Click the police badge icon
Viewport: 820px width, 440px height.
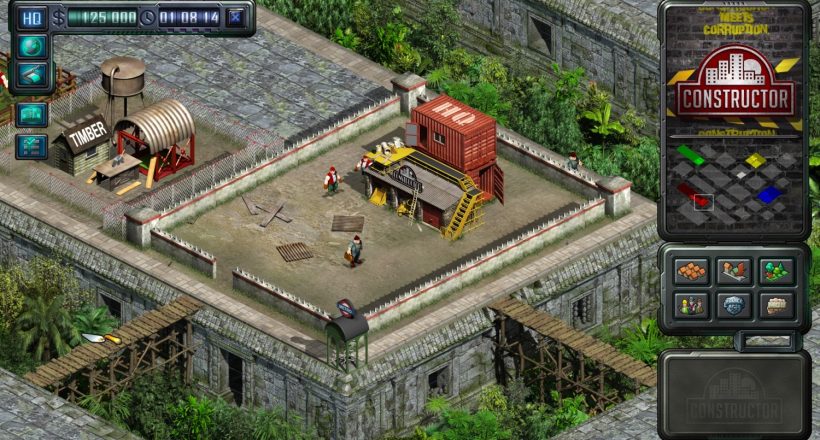point(734,305)
